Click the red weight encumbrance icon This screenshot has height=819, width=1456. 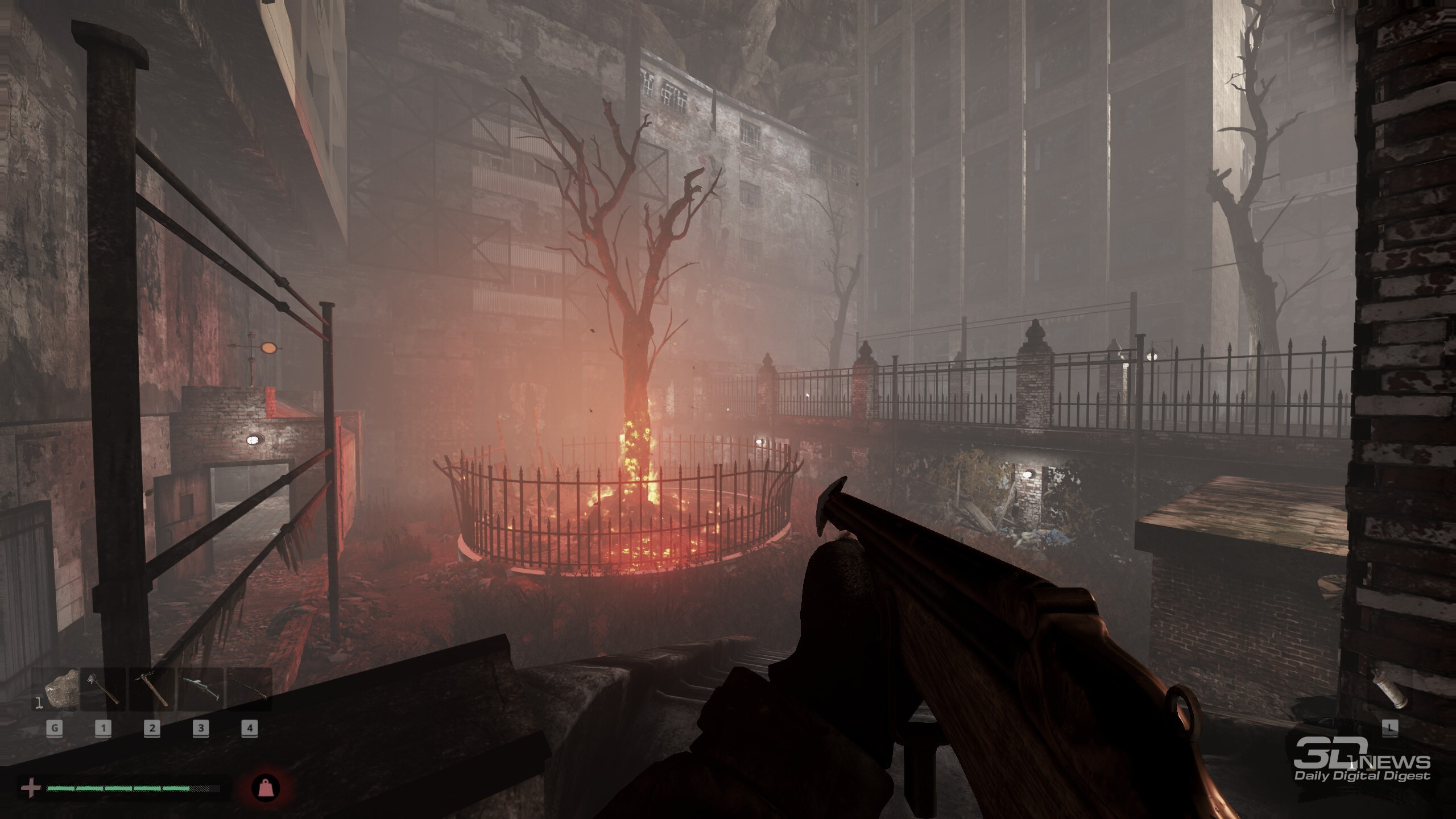(x=266, y=788)
